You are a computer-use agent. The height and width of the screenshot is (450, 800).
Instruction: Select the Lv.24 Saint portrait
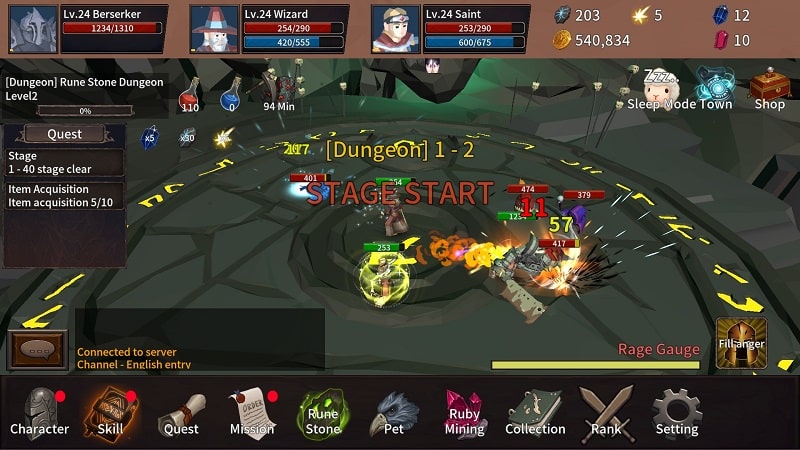click(396, 29)
